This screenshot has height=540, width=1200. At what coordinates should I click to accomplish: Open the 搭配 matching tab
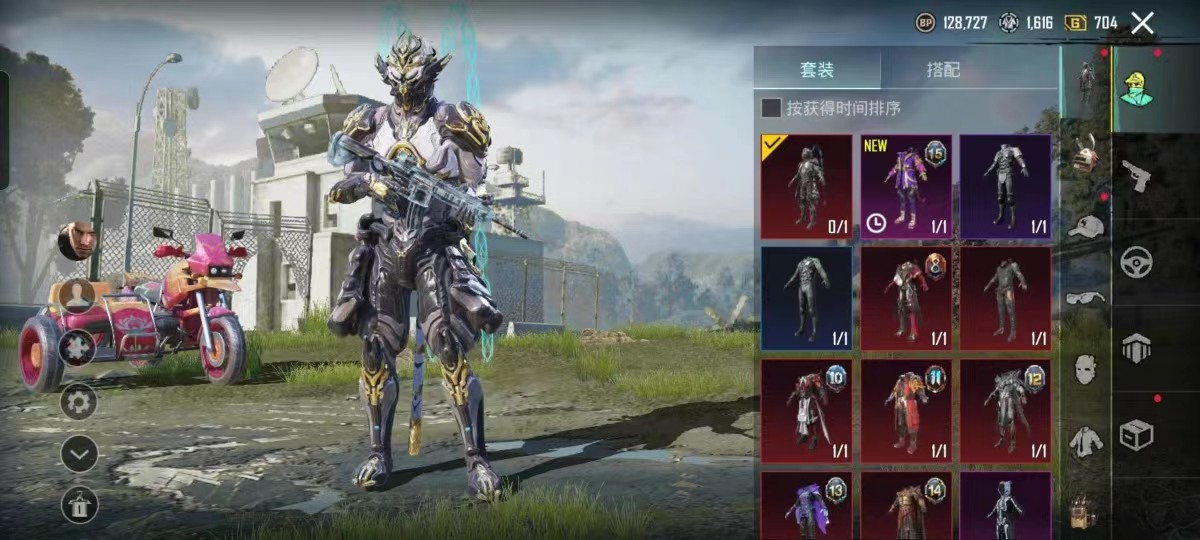(x=943, y=70)
